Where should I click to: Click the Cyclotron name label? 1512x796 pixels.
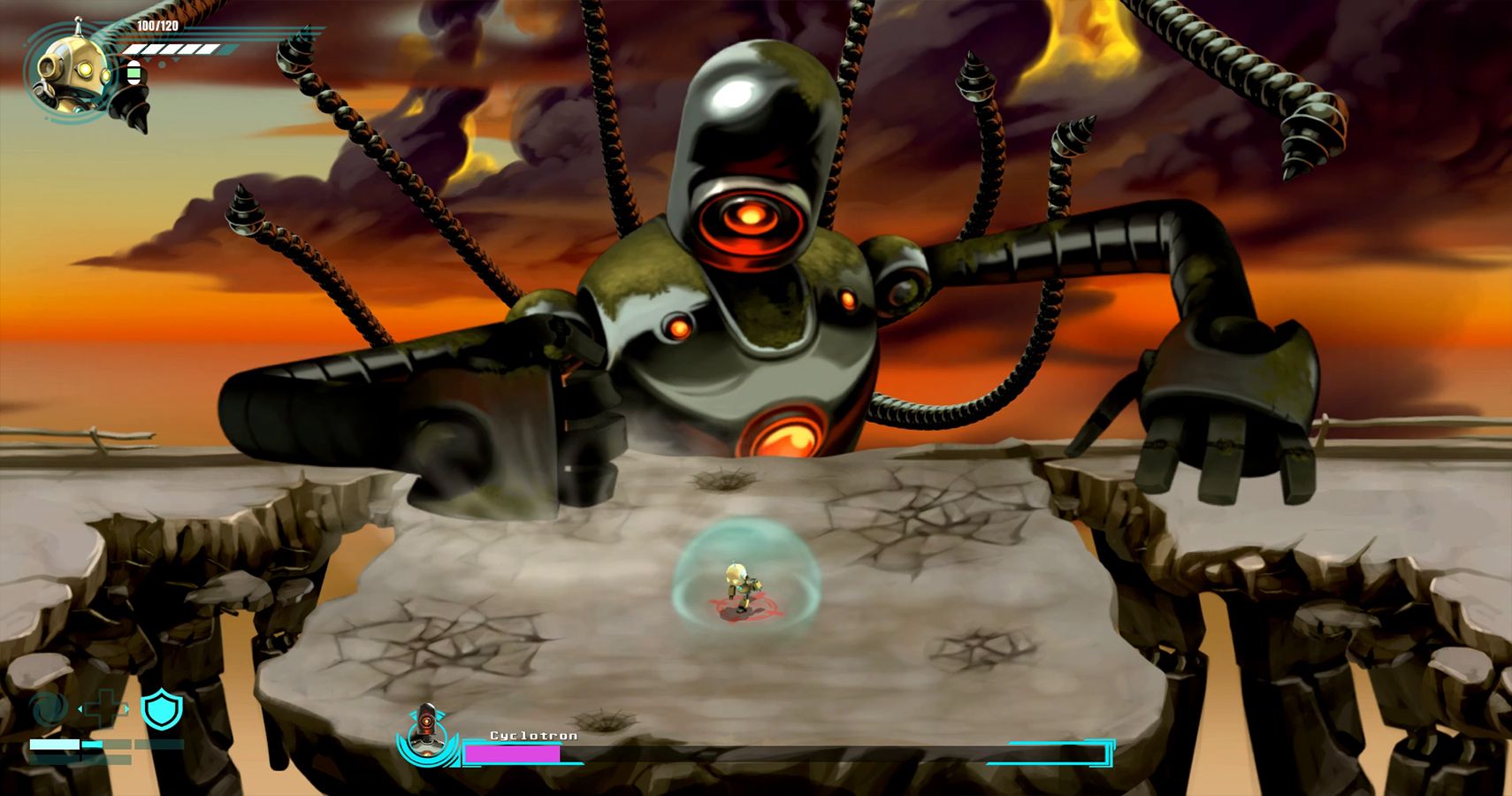point(534,736)
